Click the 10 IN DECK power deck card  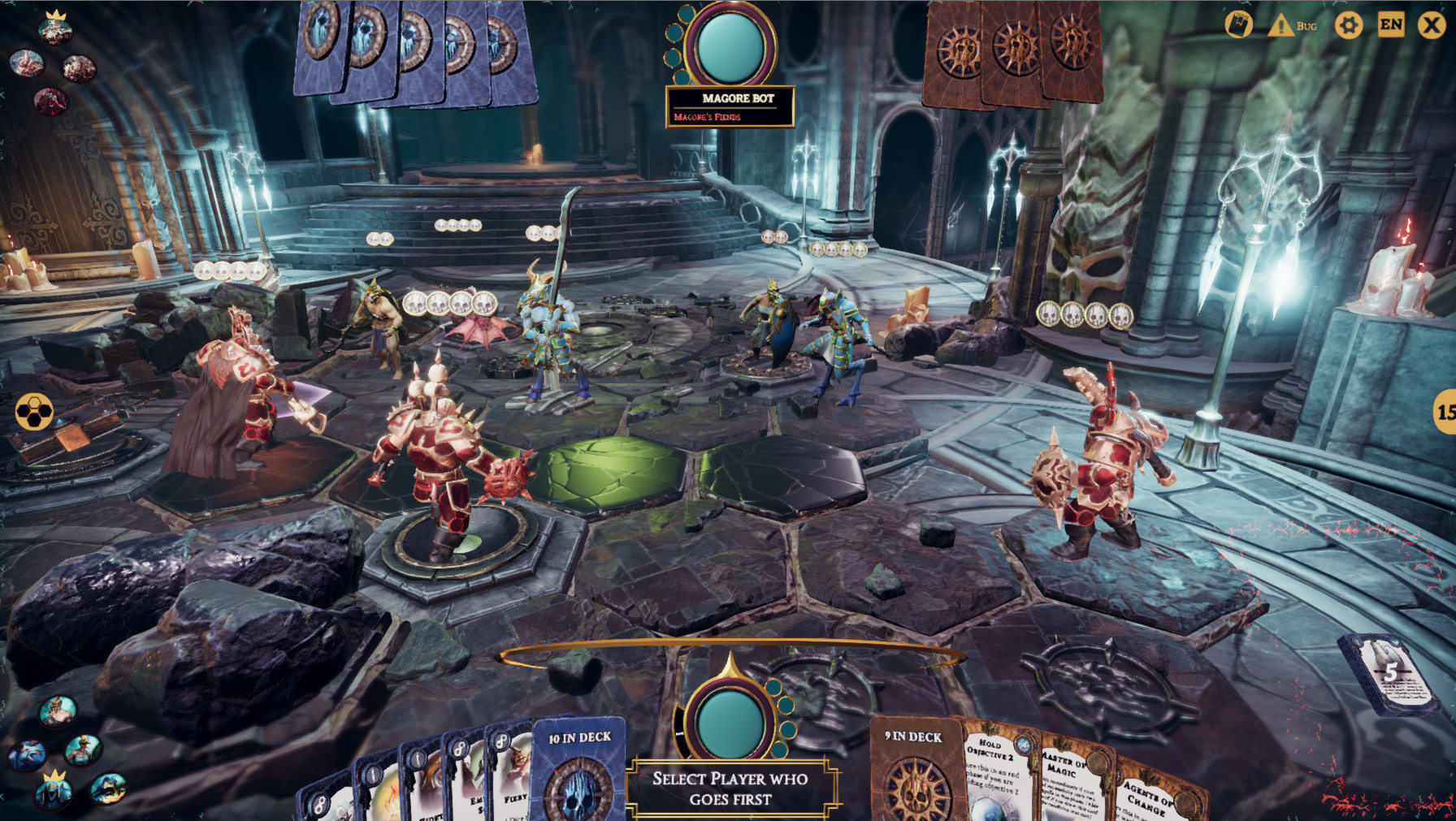tap(578, 780)
